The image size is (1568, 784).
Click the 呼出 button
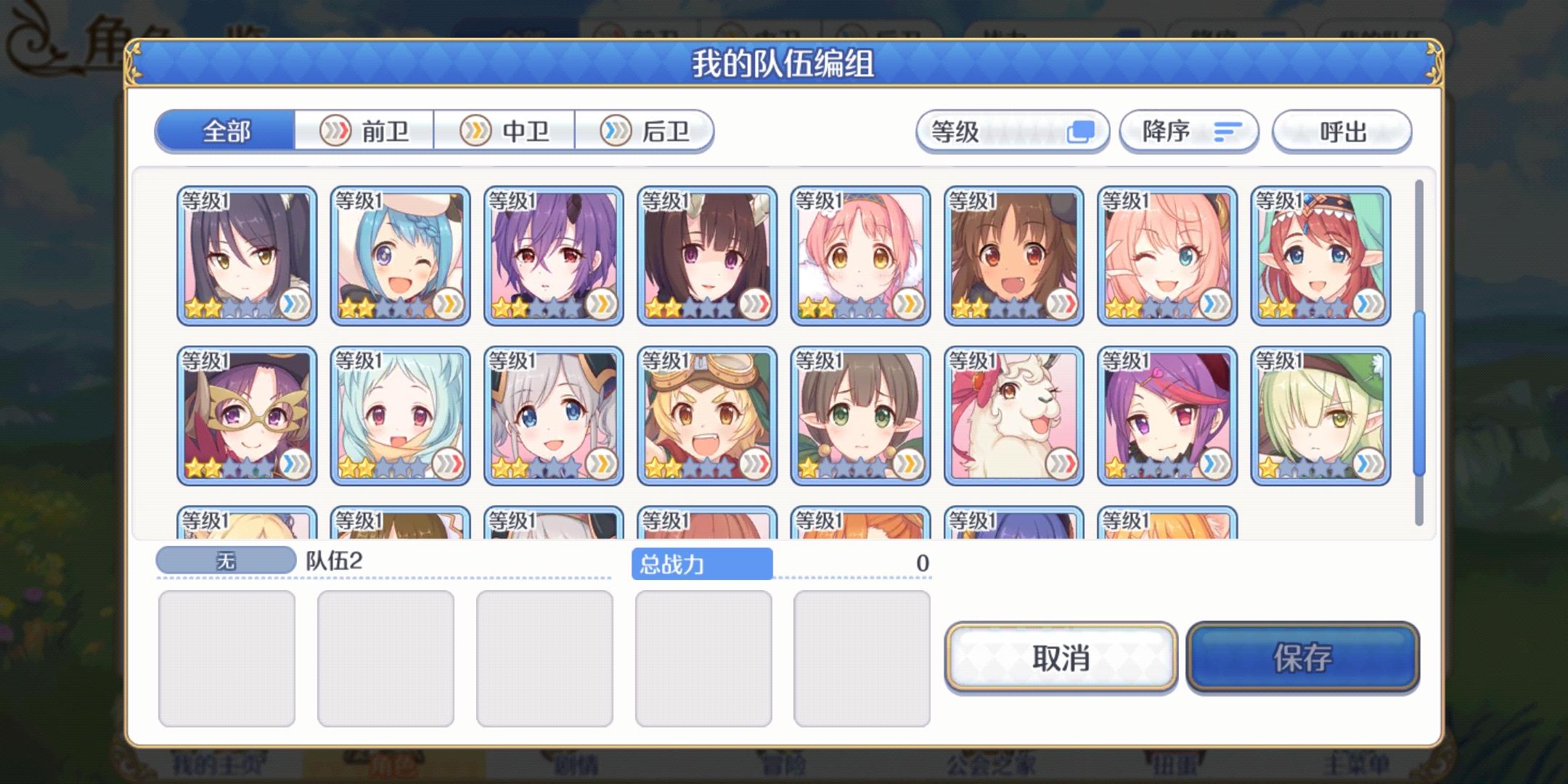(x=1342, y=131)
